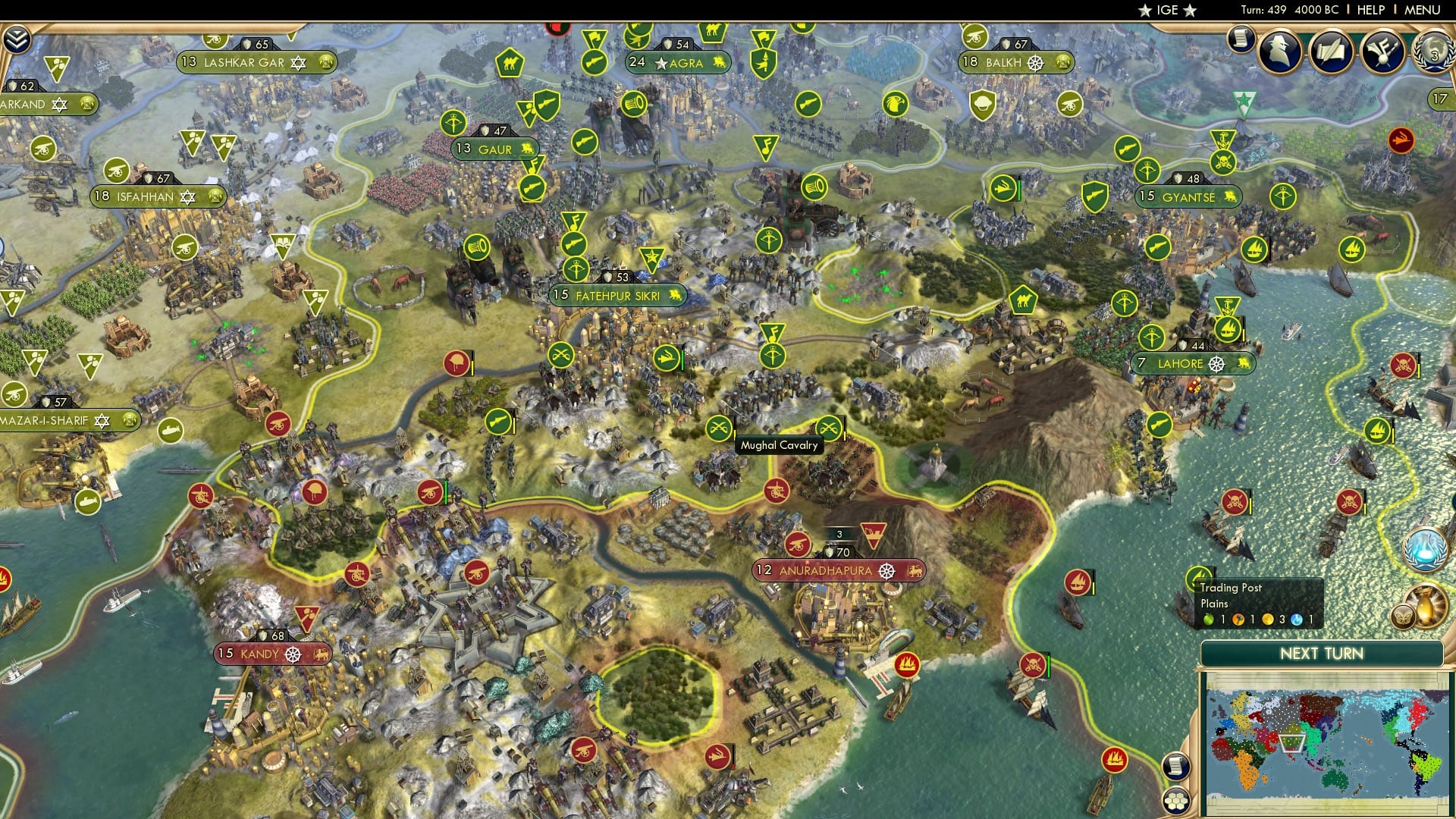Open the MENU from the top bar
This screenshot has height=819, width=1456.
pyautogui.click(x=1423, y=10)
